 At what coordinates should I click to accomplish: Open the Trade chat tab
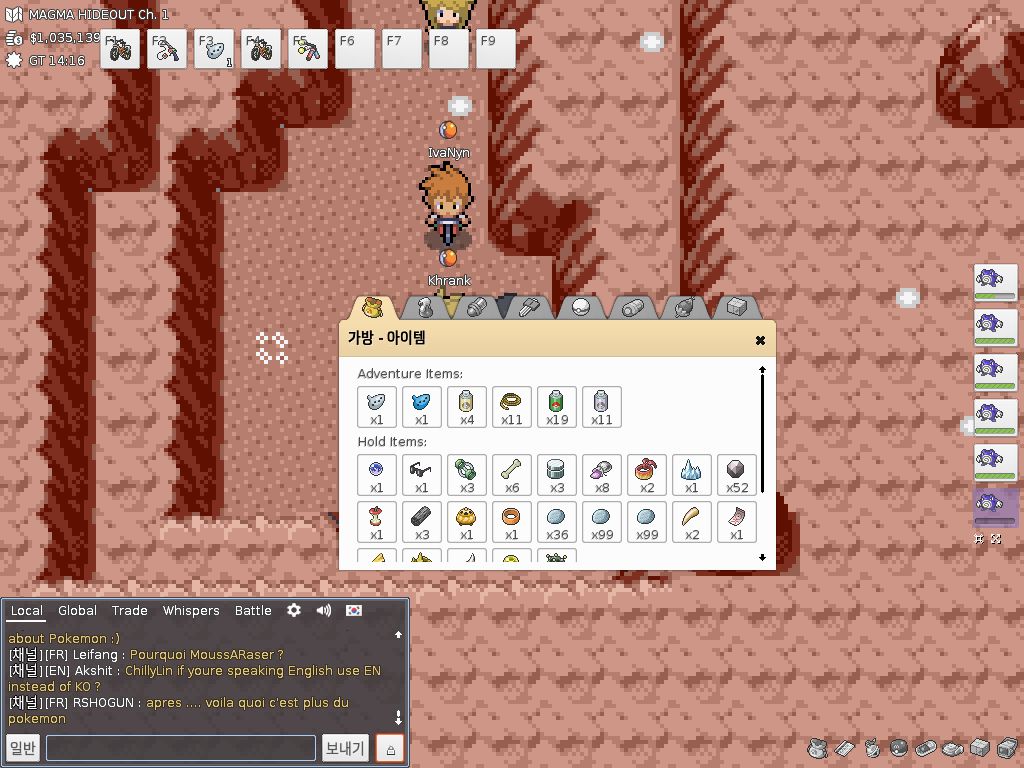[129, 611]
